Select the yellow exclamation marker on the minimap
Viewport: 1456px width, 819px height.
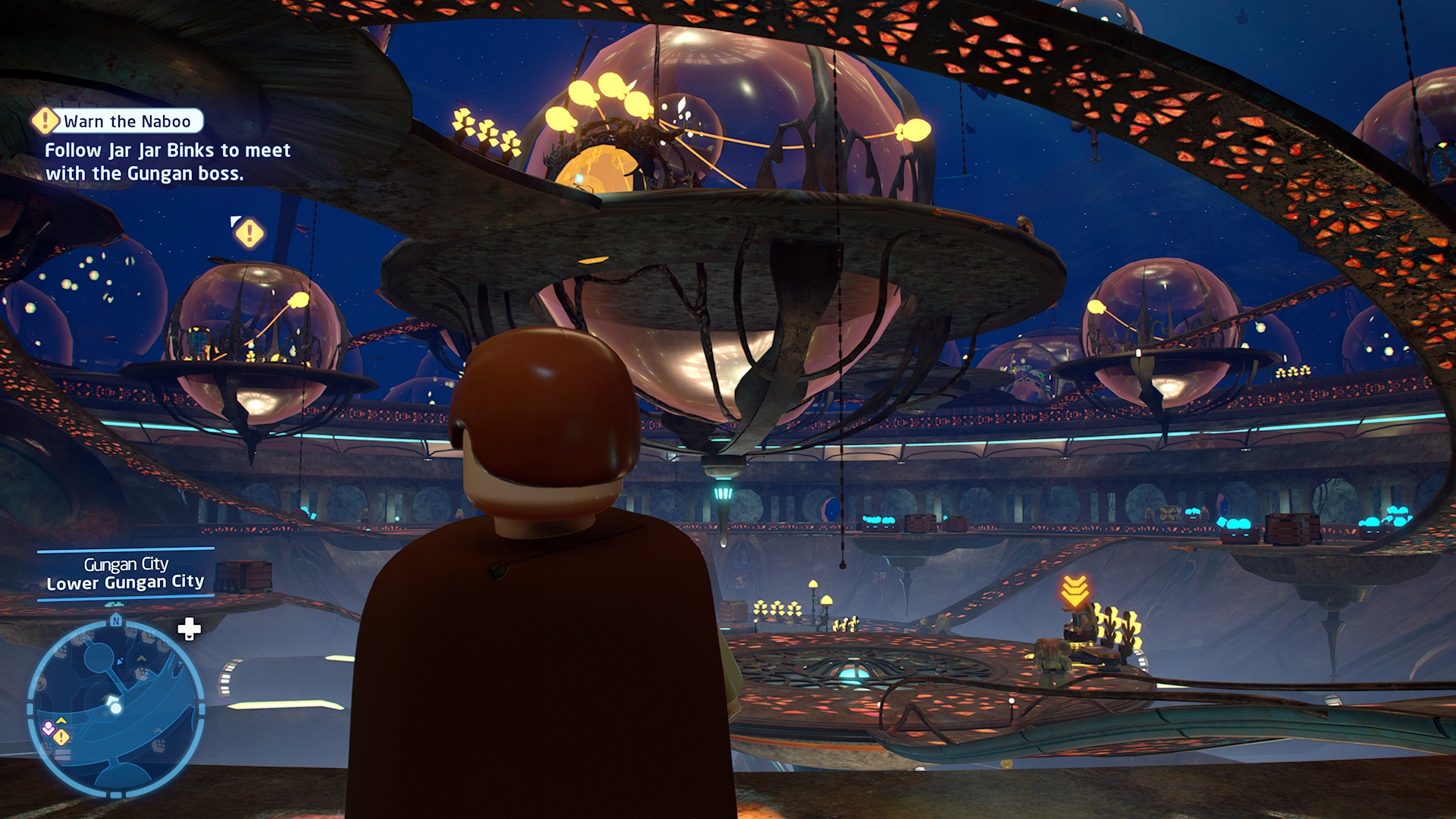[62, 736]
